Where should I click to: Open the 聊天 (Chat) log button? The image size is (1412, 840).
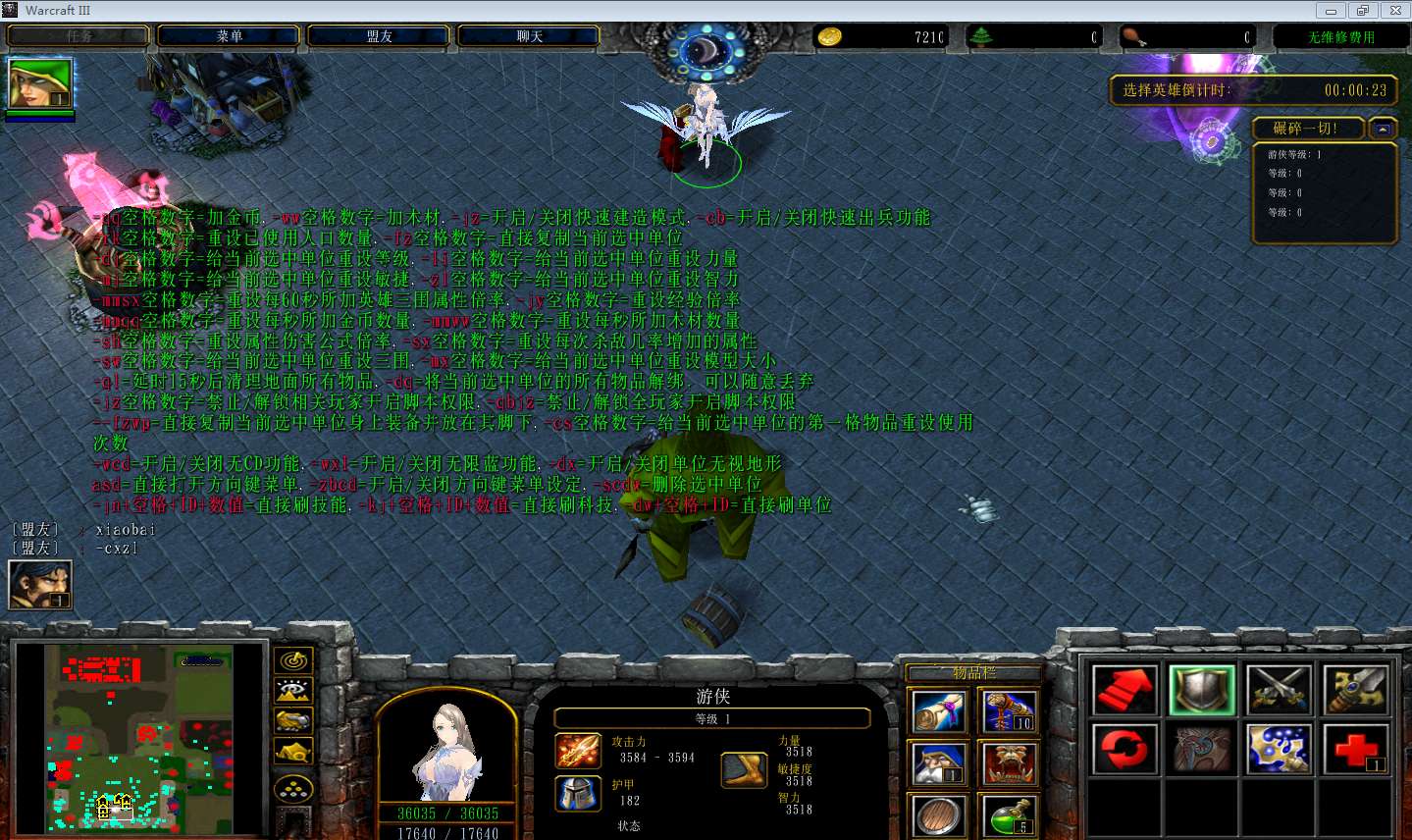(x=529, y=36)
